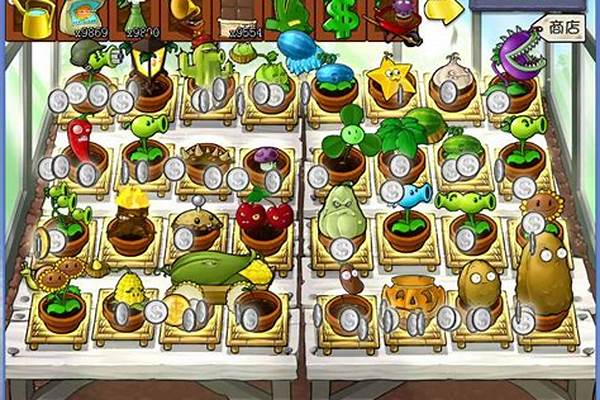Screen dimensions: 600x400
Task: Open the 商店 shop
Action: (564, 27)
